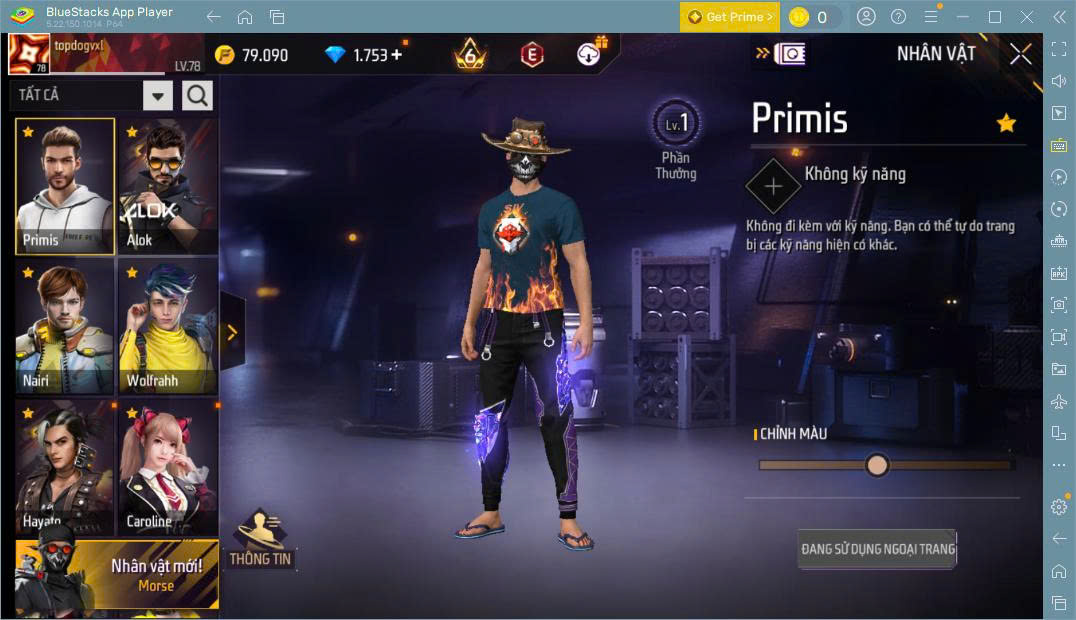1076x620 pixels.
Task: Close the NHÂN VẬT character screen
Action: pos(1020,54)
